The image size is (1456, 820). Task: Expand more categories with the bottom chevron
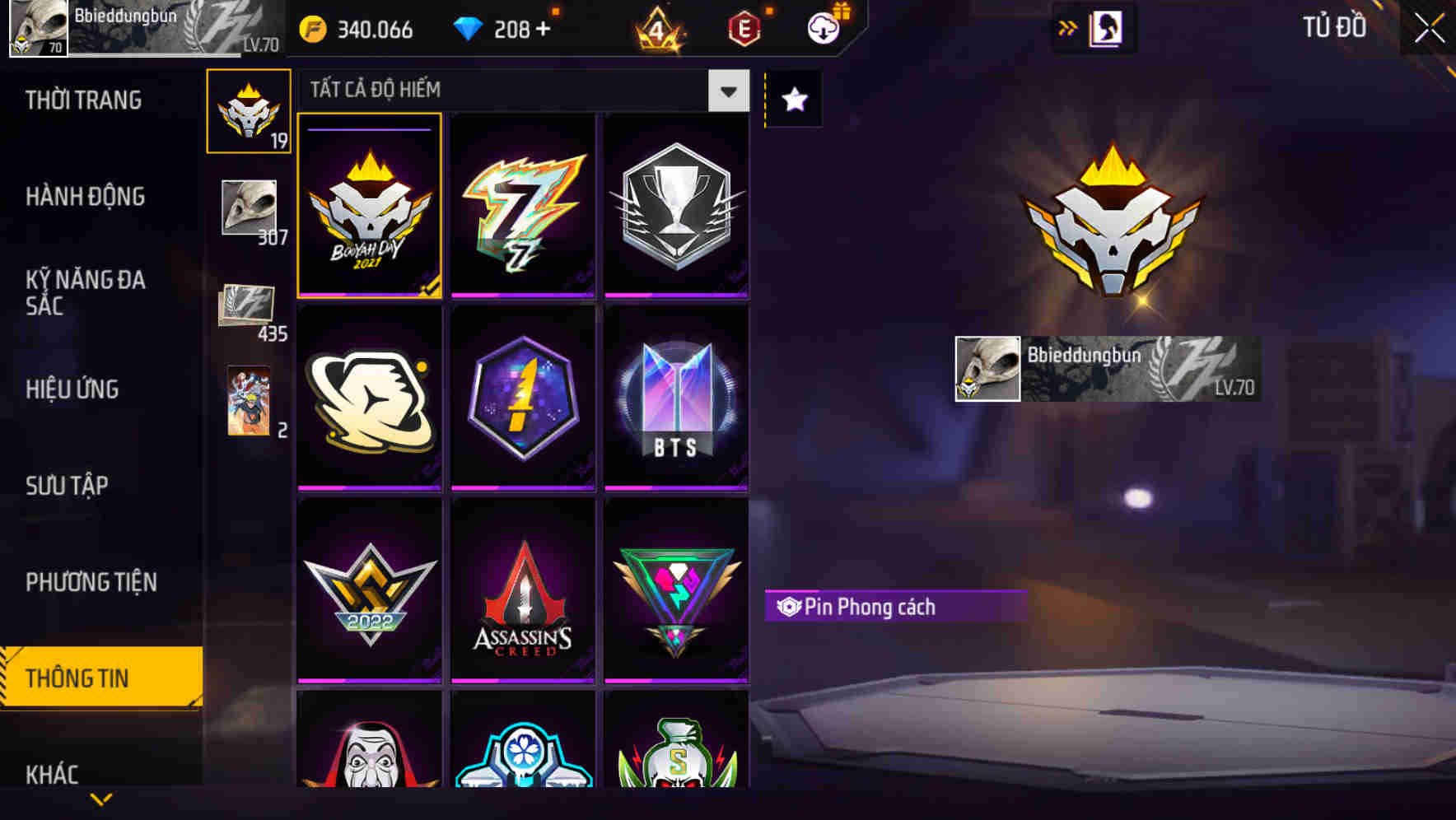tap(101, 797)
